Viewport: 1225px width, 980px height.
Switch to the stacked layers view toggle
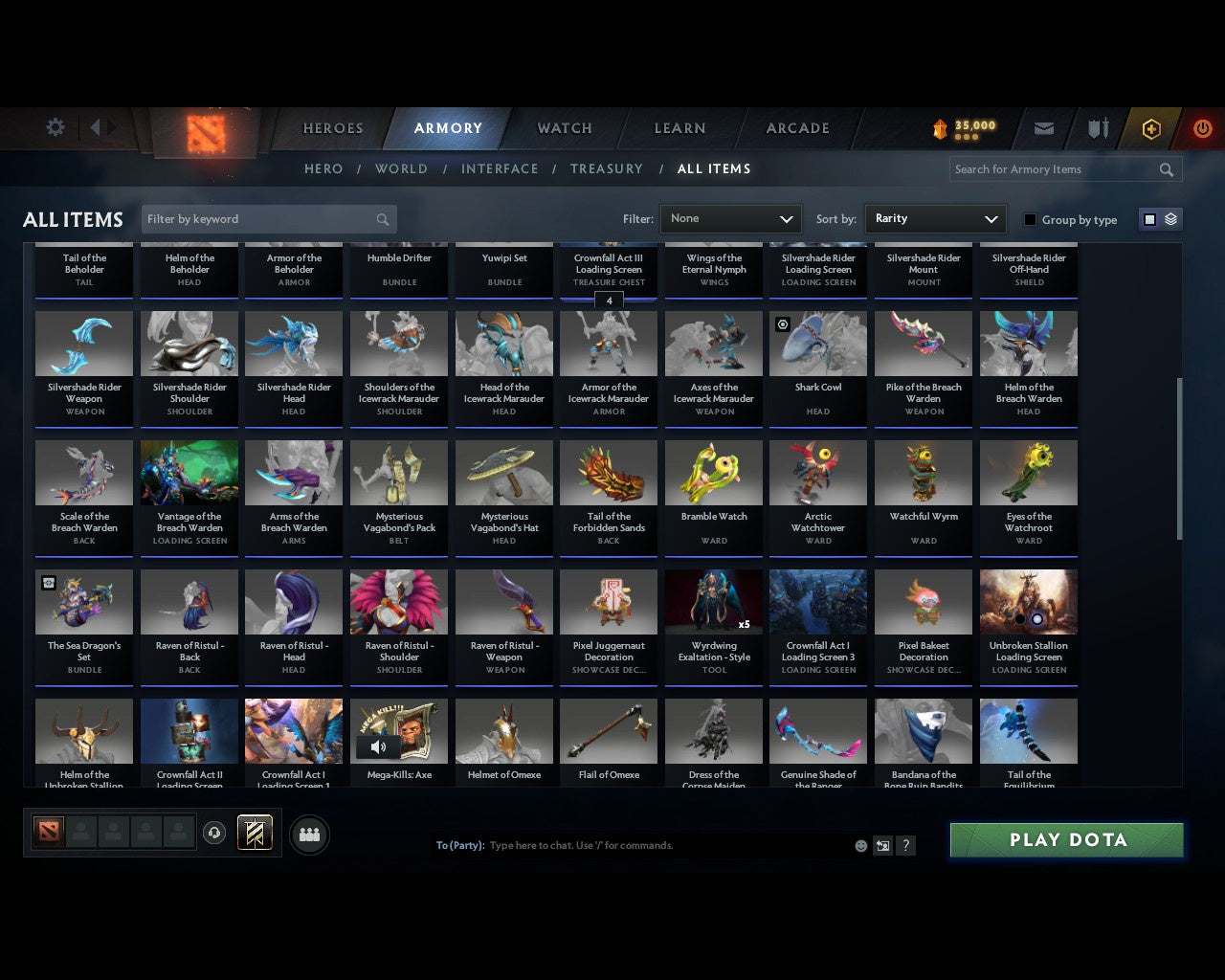tap(1169, 218)
